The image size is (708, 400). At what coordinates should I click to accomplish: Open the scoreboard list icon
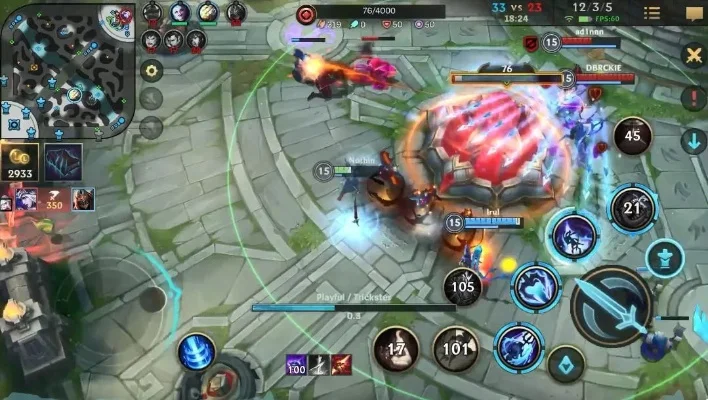coord(652,13)
